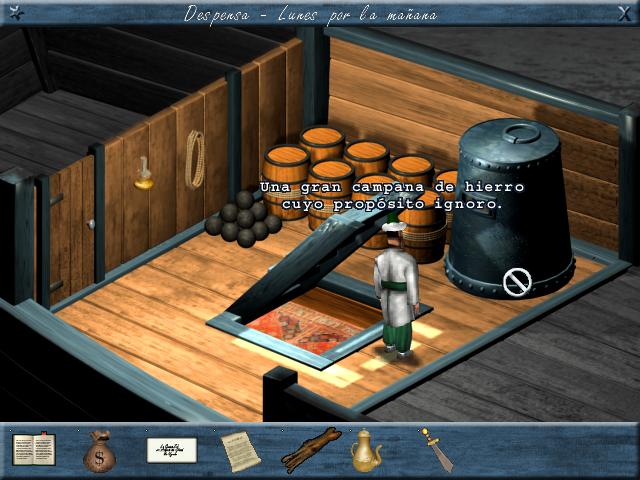Pick the white calling card item
Viewport: 640px width, 480px height.
tap(171, 450)
